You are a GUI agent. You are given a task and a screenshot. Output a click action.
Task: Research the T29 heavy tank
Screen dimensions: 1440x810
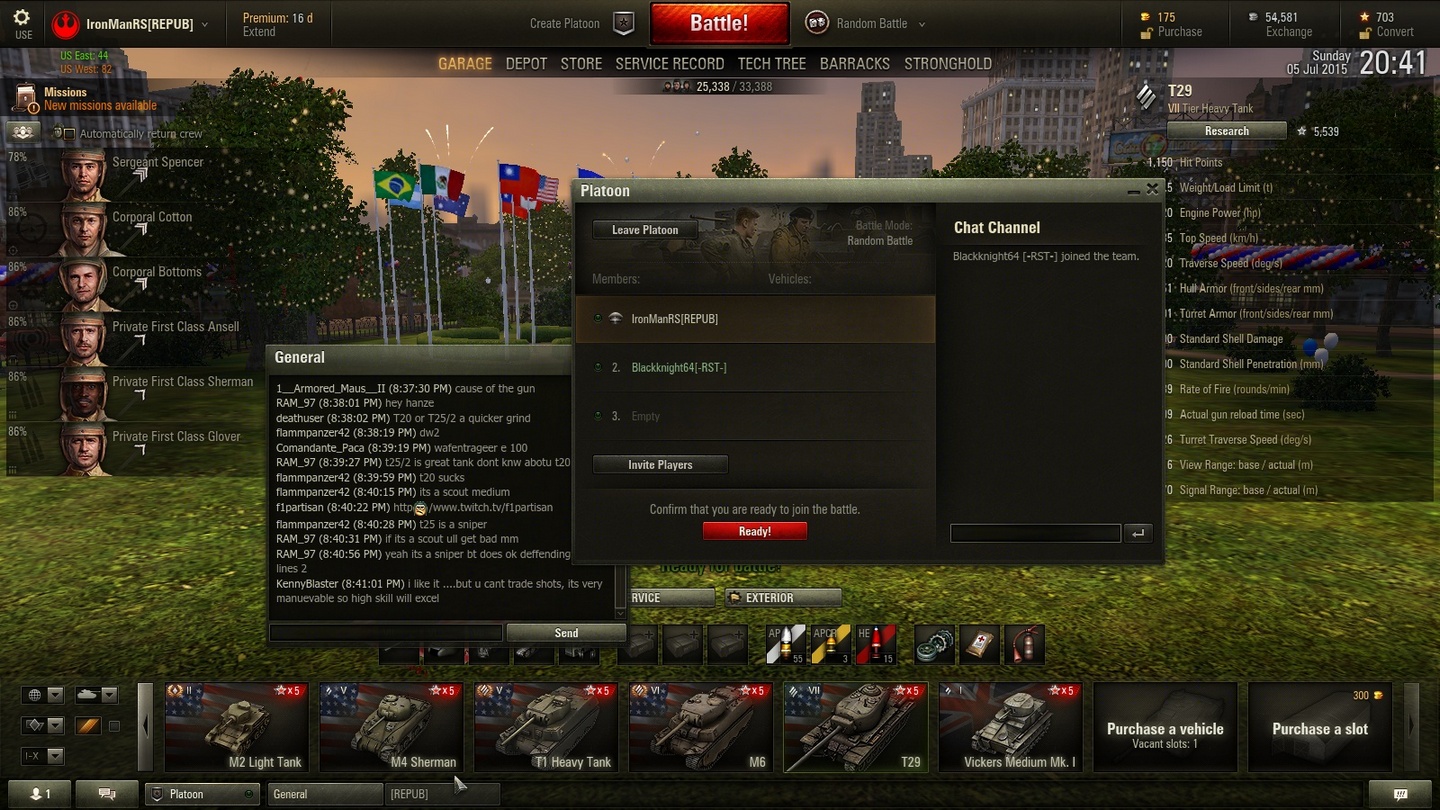pos(1226,131)
